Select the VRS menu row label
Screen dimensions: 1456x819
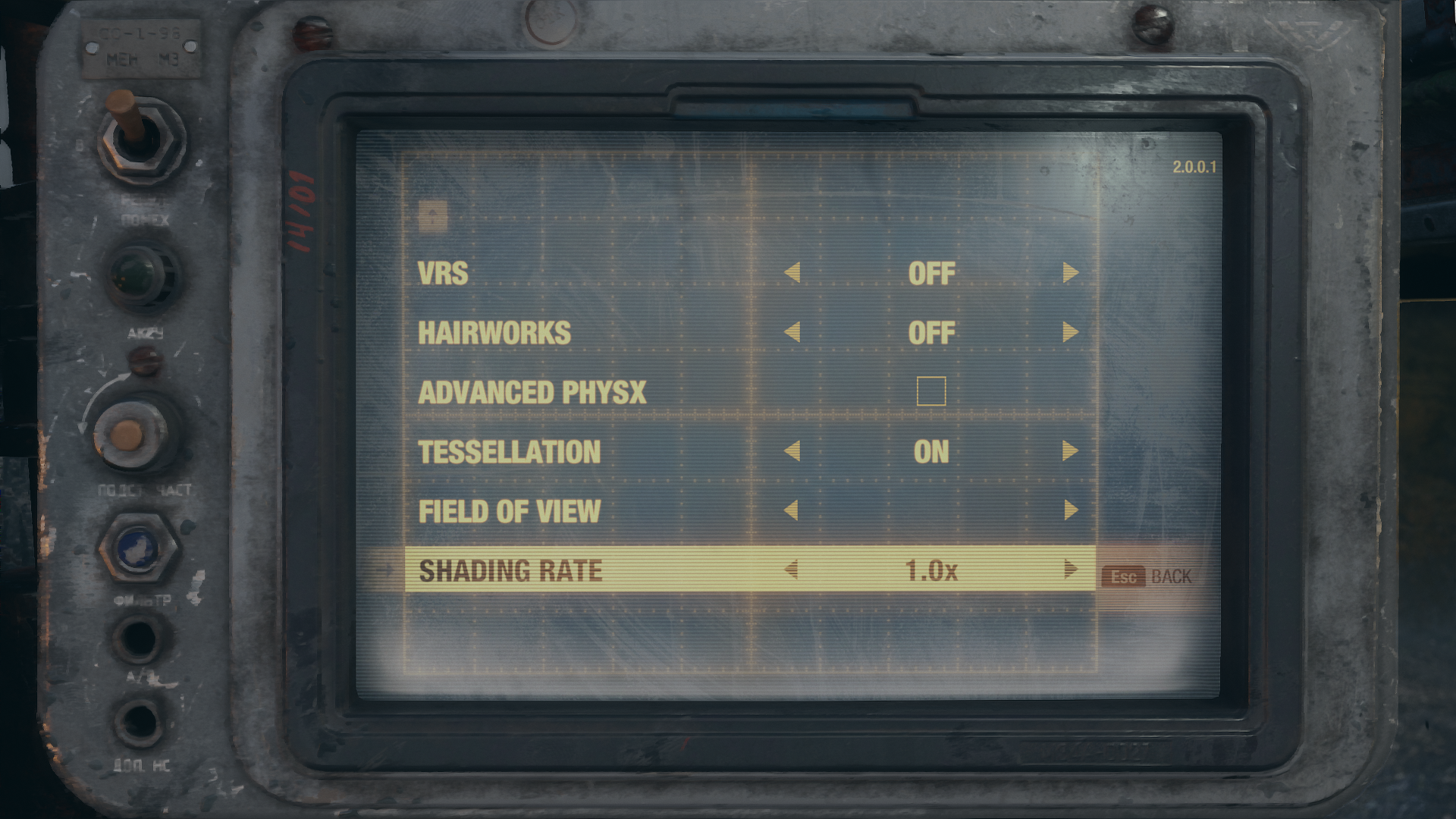443,274
